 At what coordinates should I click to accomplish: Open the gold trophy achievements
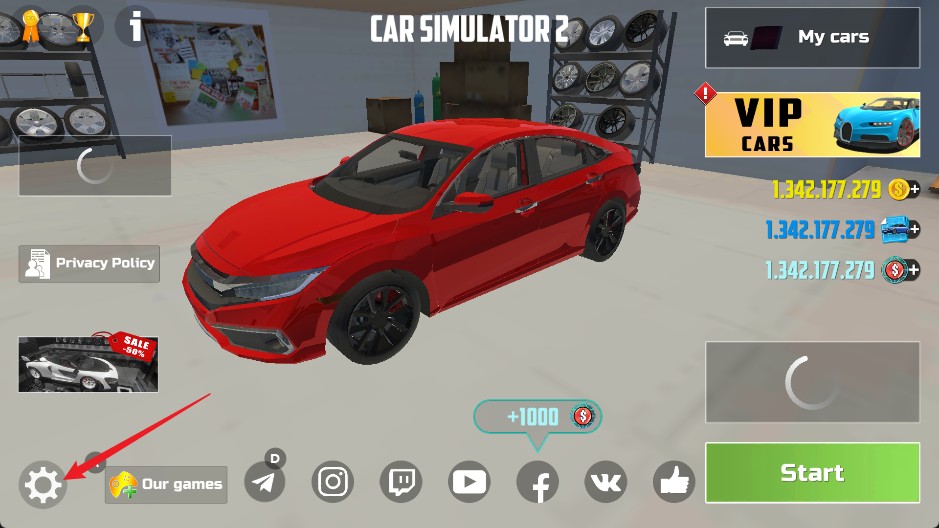(82, 26)
